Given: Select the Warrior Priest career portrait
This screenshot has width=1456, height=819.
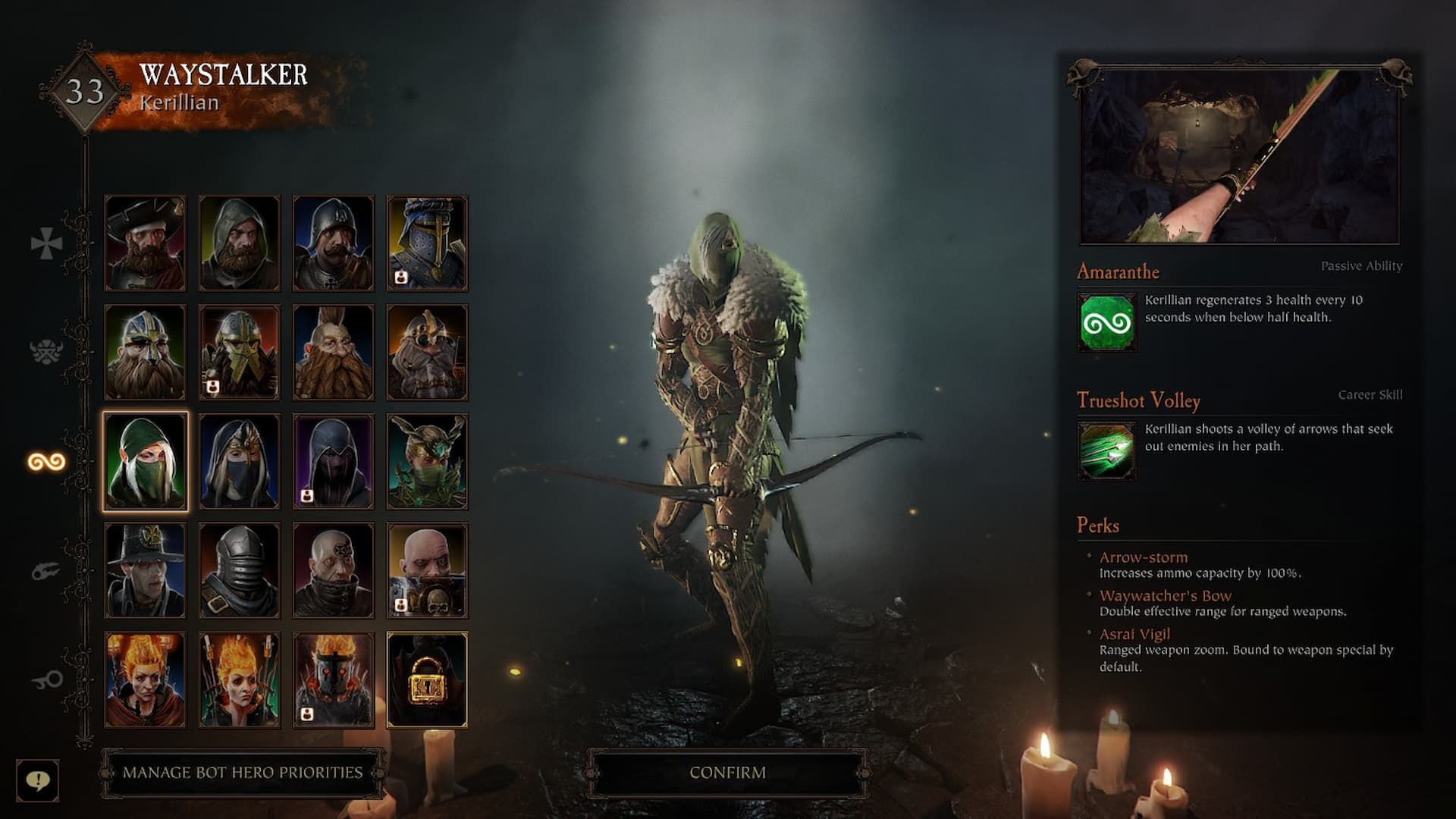Looking at the screenshot, I should [x=427, y=567].
